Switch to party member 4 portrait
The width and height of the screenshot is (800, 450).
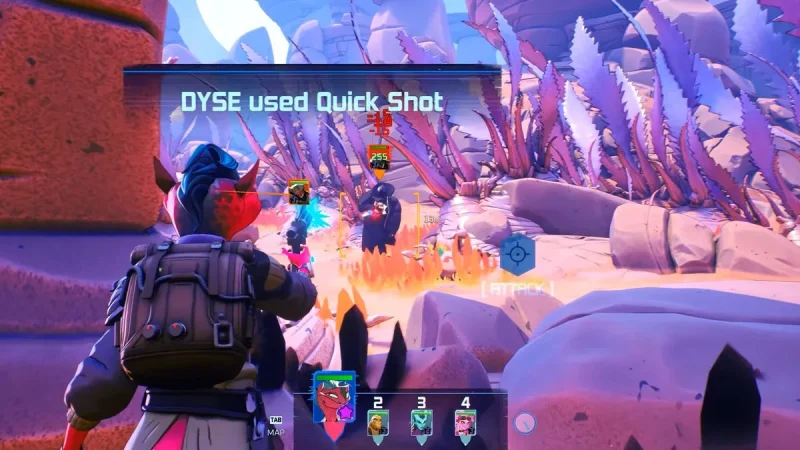point(465,423)
